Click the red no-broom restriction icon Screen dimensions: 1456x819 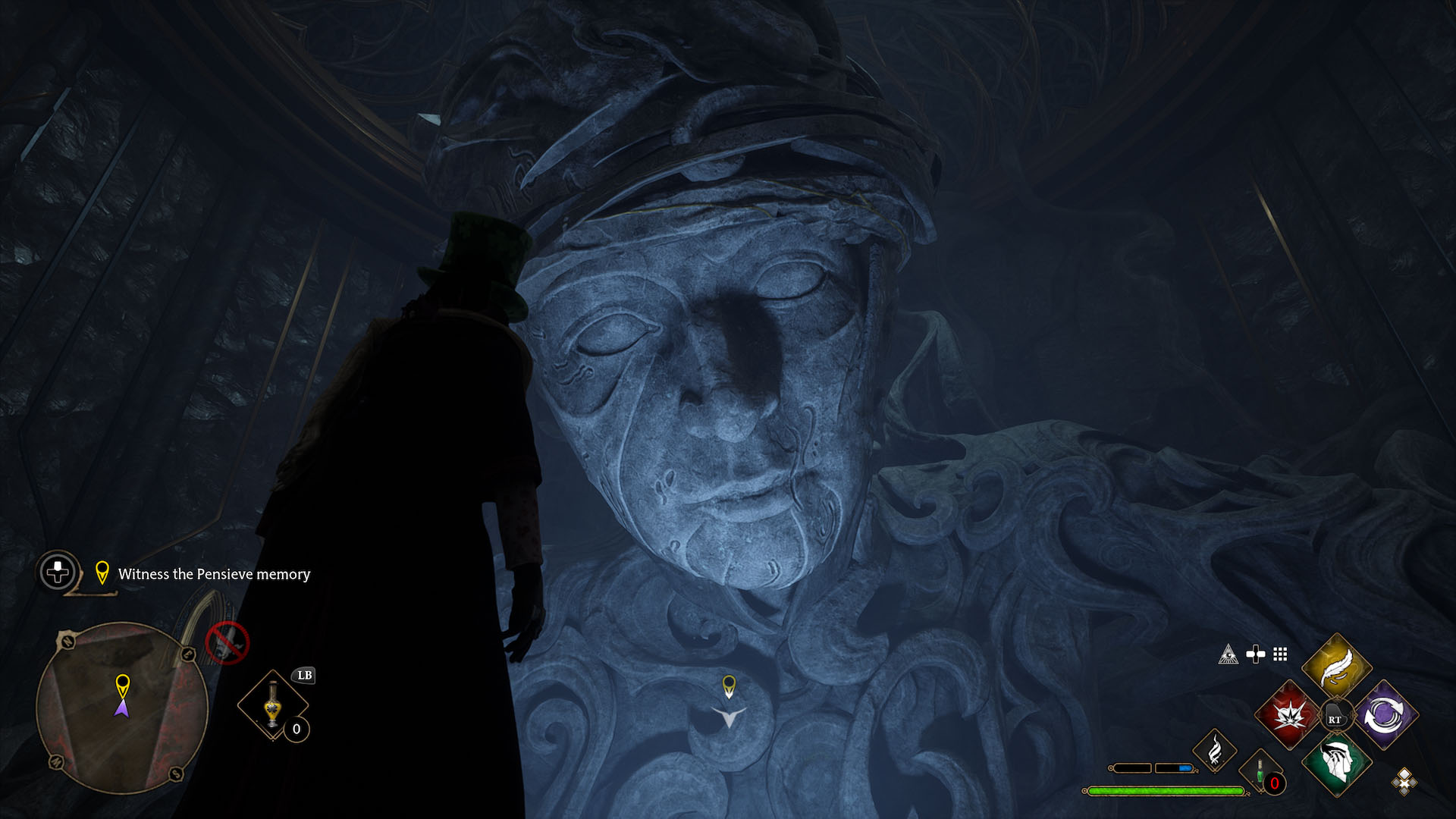click(227, 642)
